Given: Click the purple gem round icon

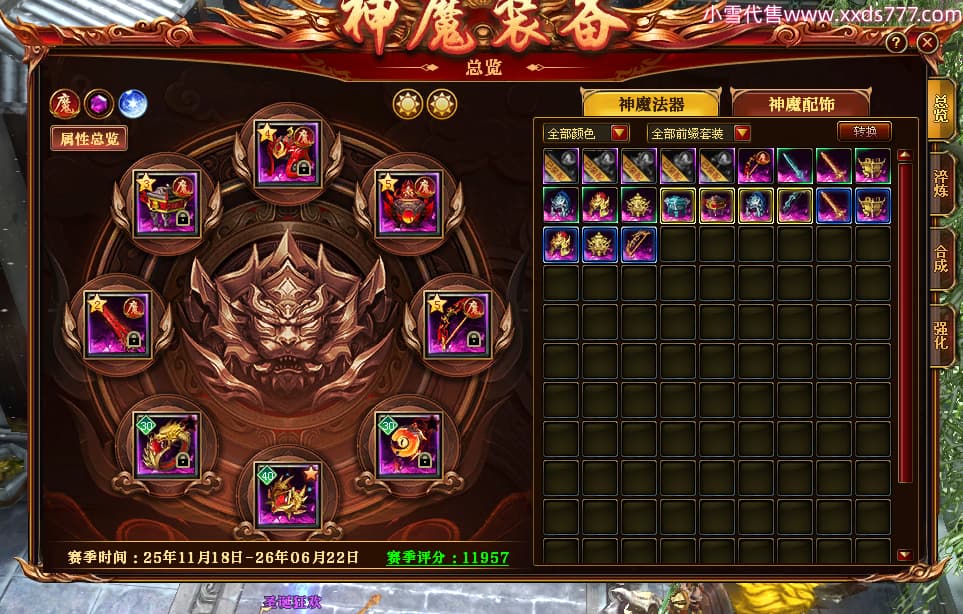Looking at the screenshot, I should (99, 103).
